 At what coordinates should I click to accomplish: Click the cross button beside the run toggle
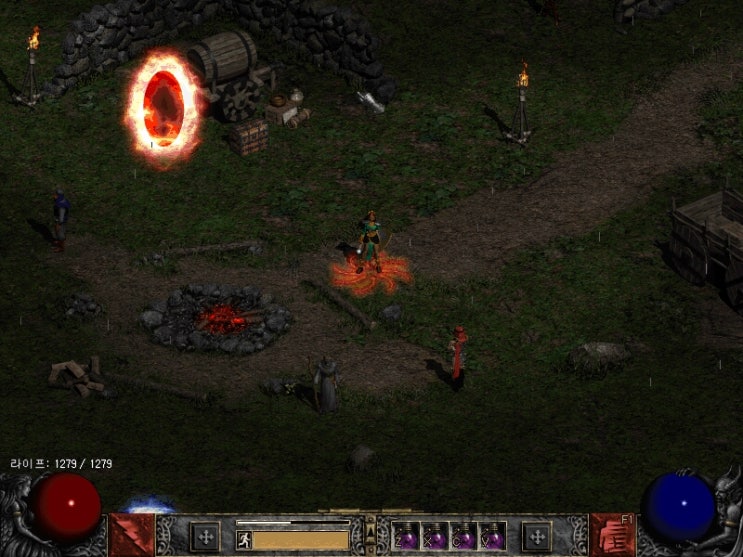point(204,536)
